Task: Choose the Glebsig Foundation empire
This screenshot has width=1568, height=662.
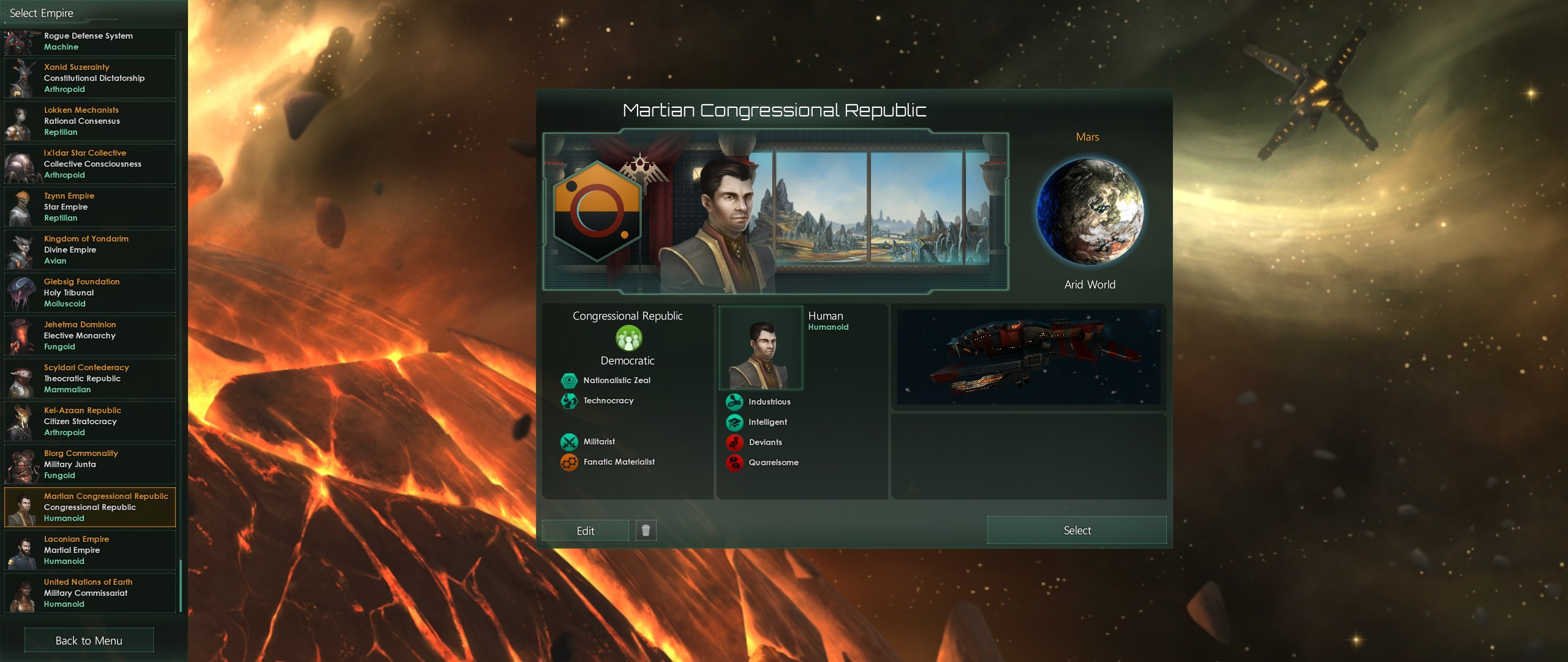Action: coord(89,292)
